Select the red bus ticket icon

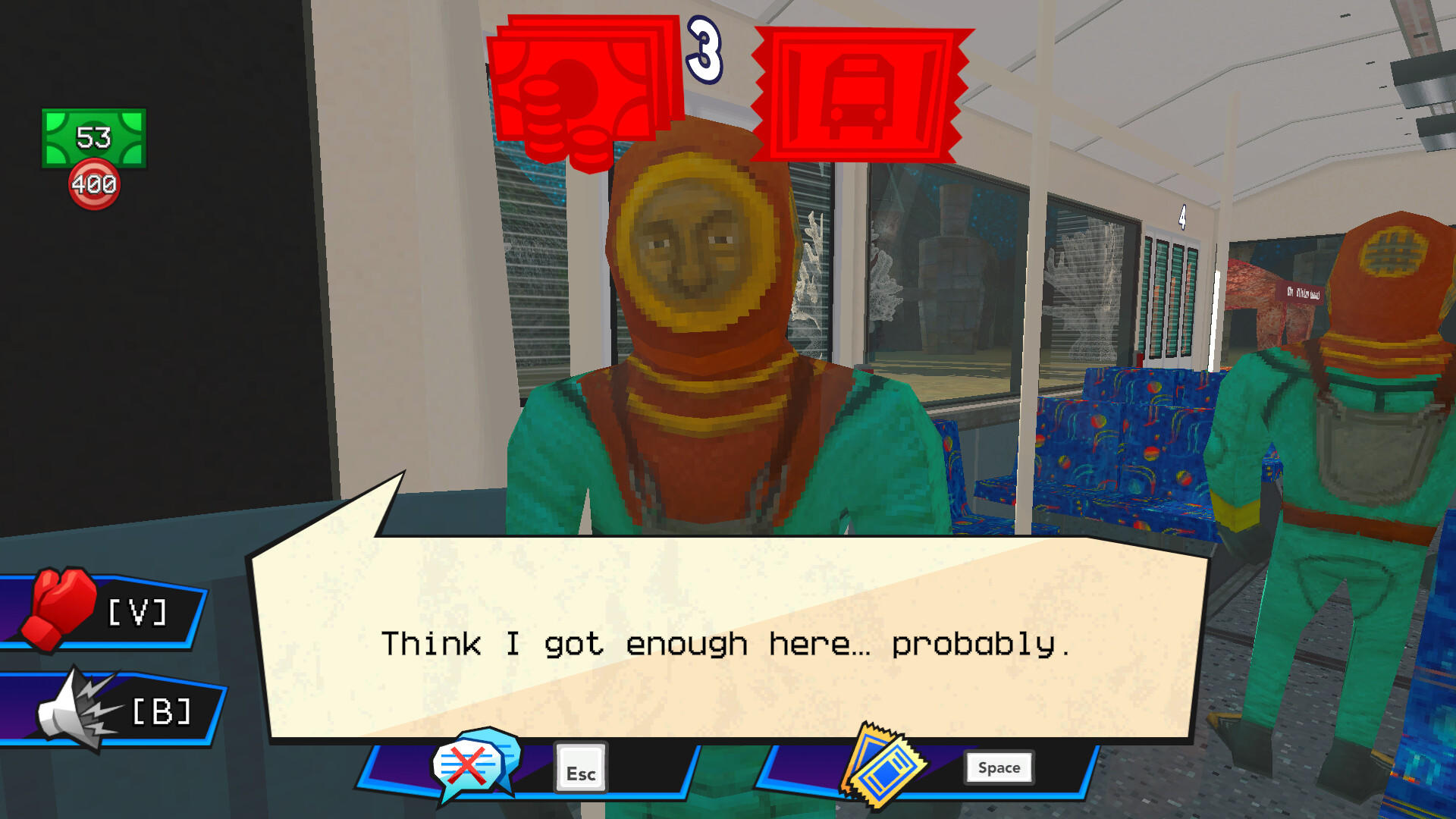click(x=861, y=87)
